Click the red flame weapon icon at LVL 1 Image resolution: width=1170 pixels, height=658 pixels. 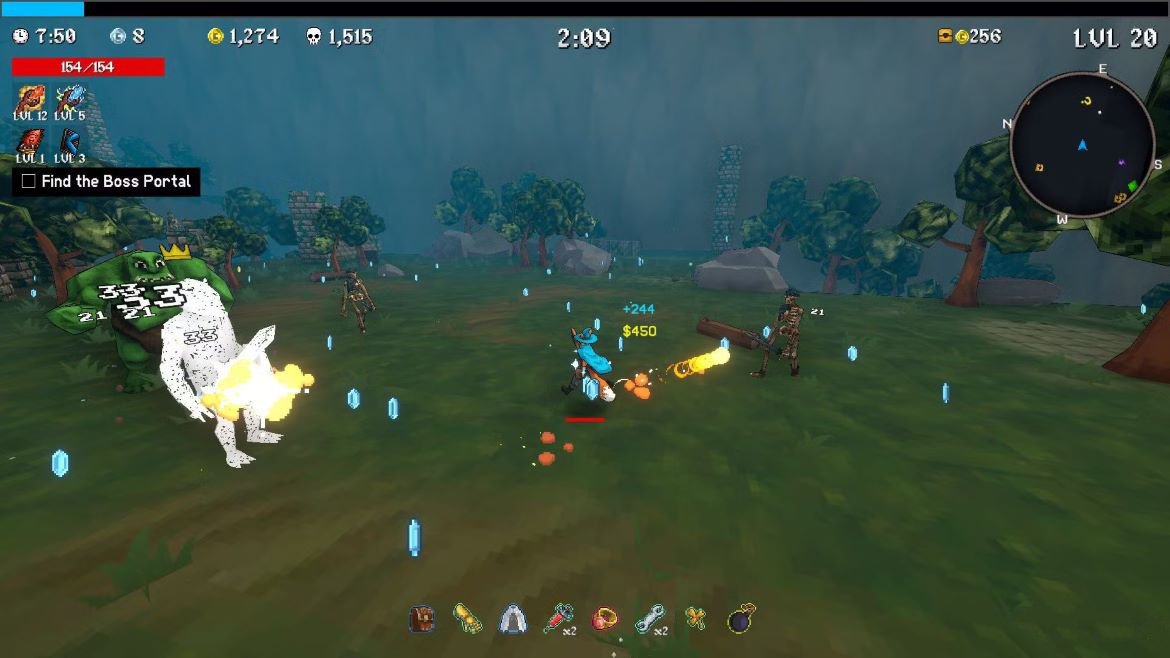pyautogui.click(x=30, y=141)
